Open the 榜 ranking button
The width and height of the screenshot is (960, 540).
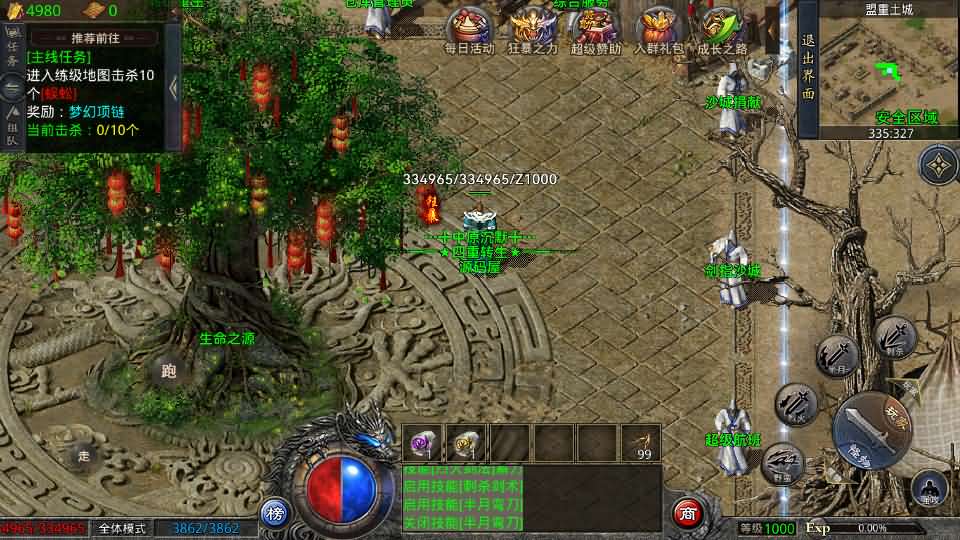point(275,514)
